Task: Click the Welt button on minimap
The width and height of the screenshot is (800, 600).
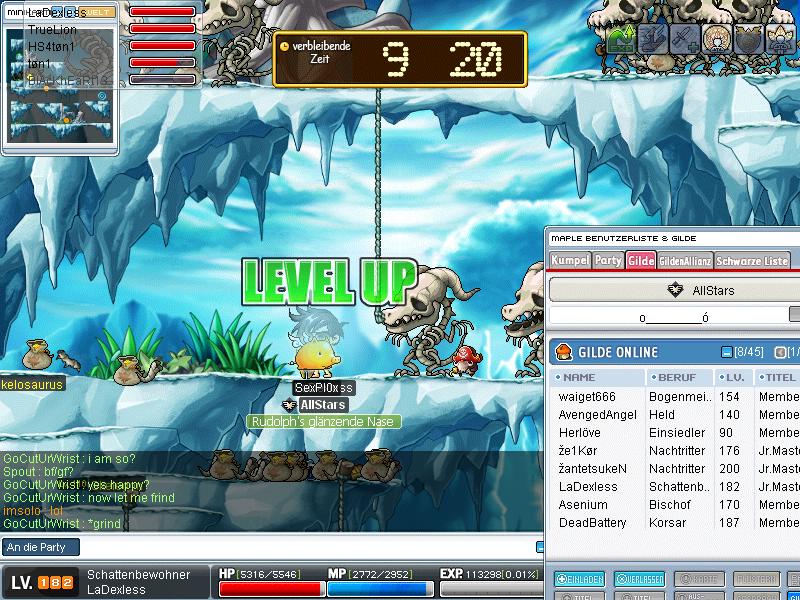Action: coord(97,12)
